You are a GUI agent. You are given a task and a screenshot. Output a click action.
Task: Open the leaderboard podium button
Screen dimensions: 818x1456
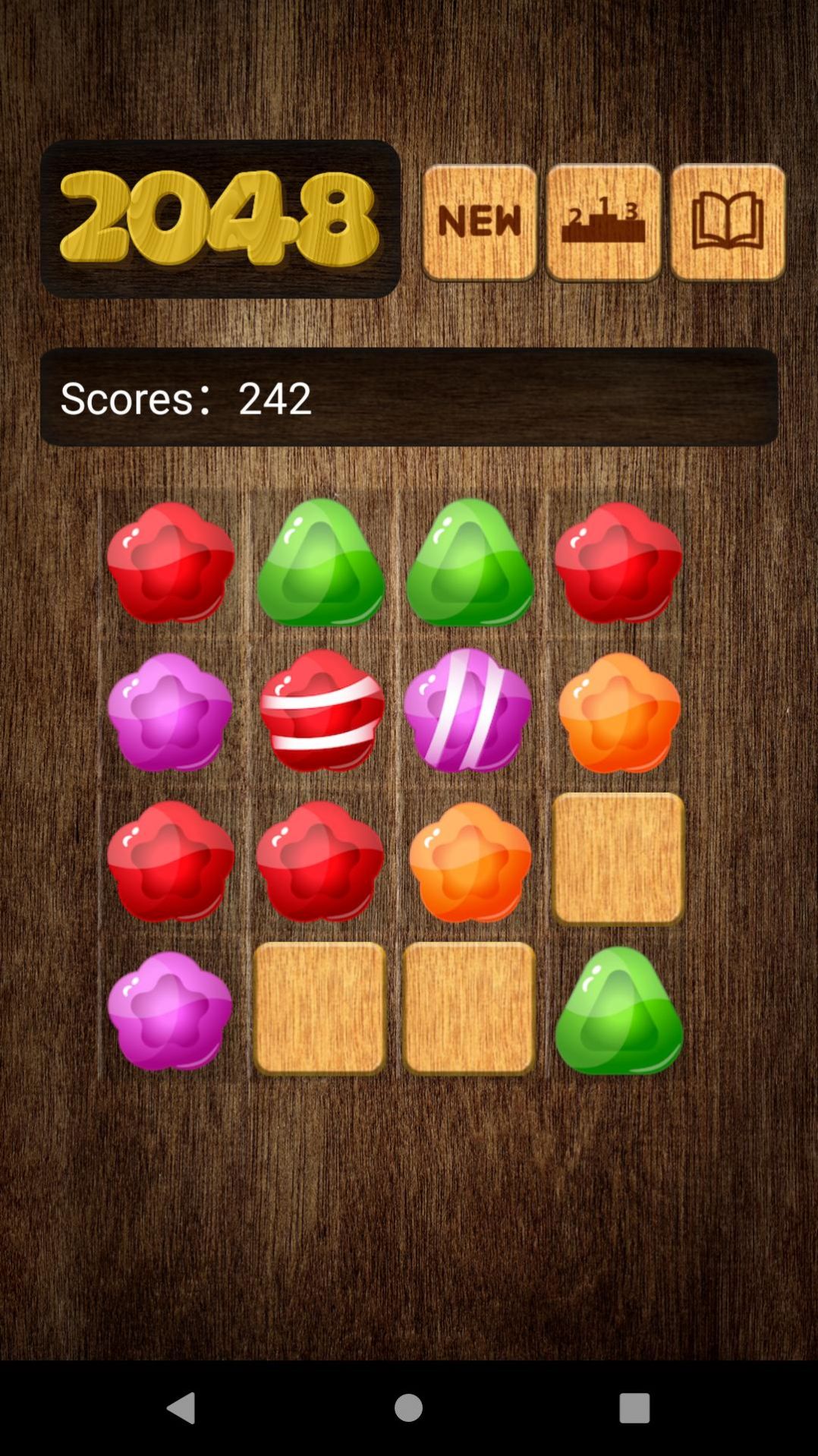pyautogui.click(x=603, y=222)
